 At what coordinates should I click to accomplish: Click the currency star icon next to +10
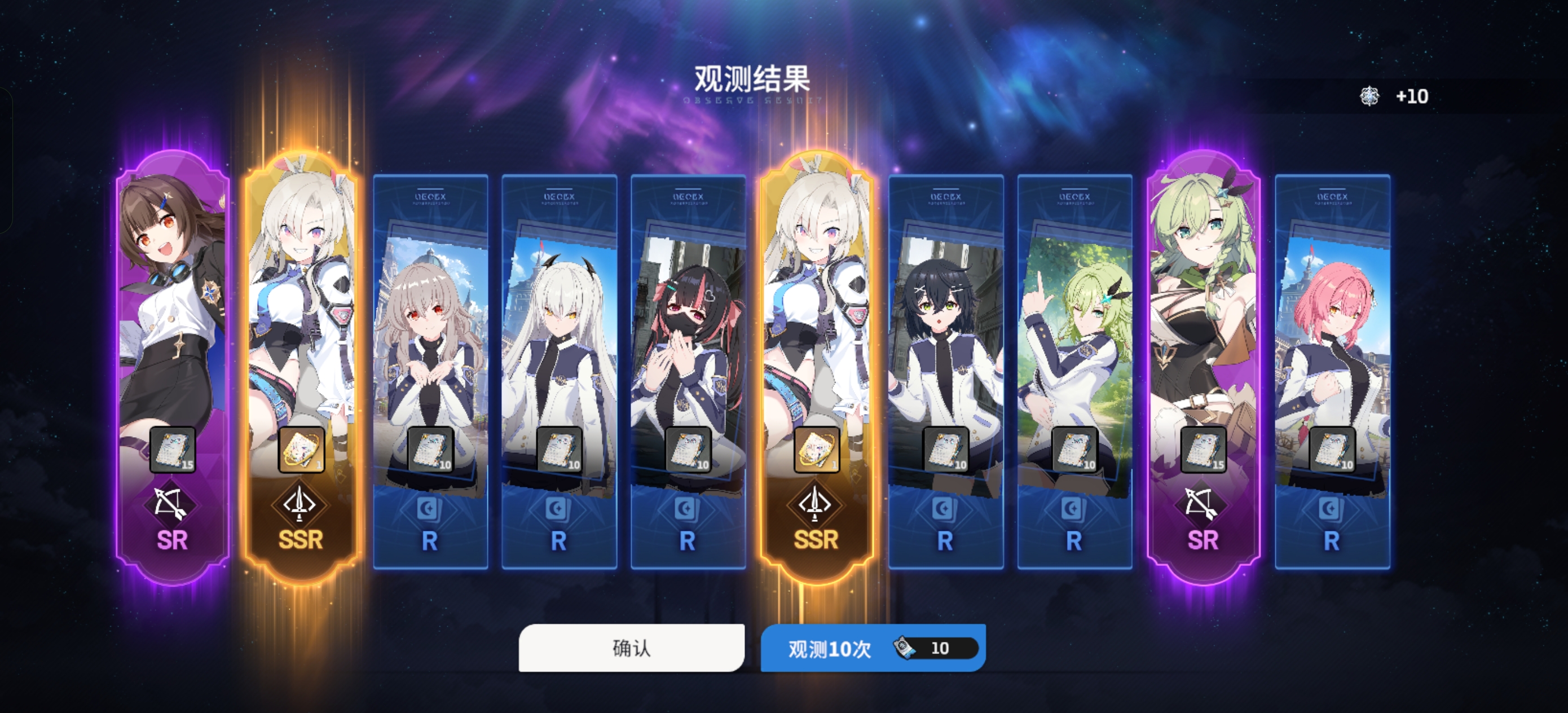tap(1371, 95)
